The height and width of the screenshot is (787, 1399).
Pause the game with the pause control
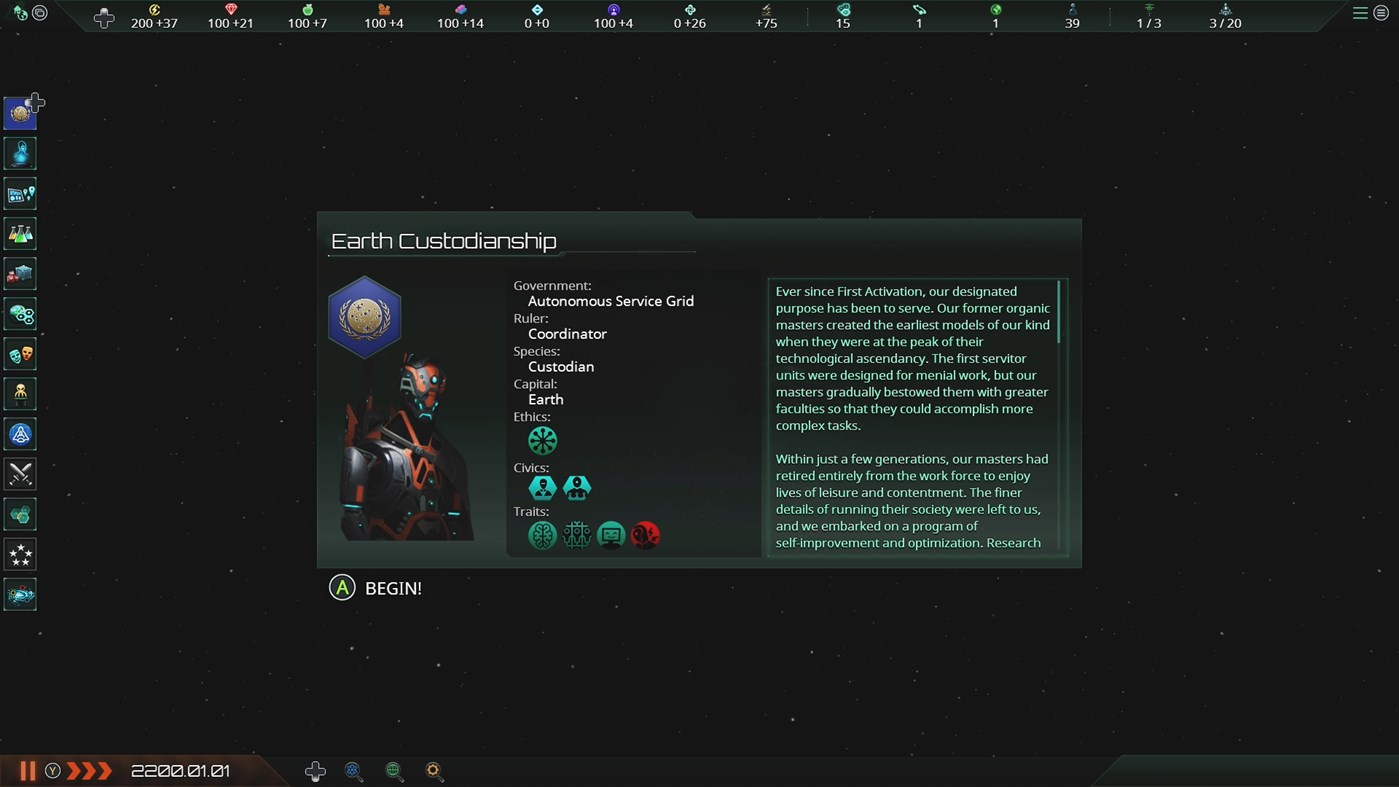27,770
